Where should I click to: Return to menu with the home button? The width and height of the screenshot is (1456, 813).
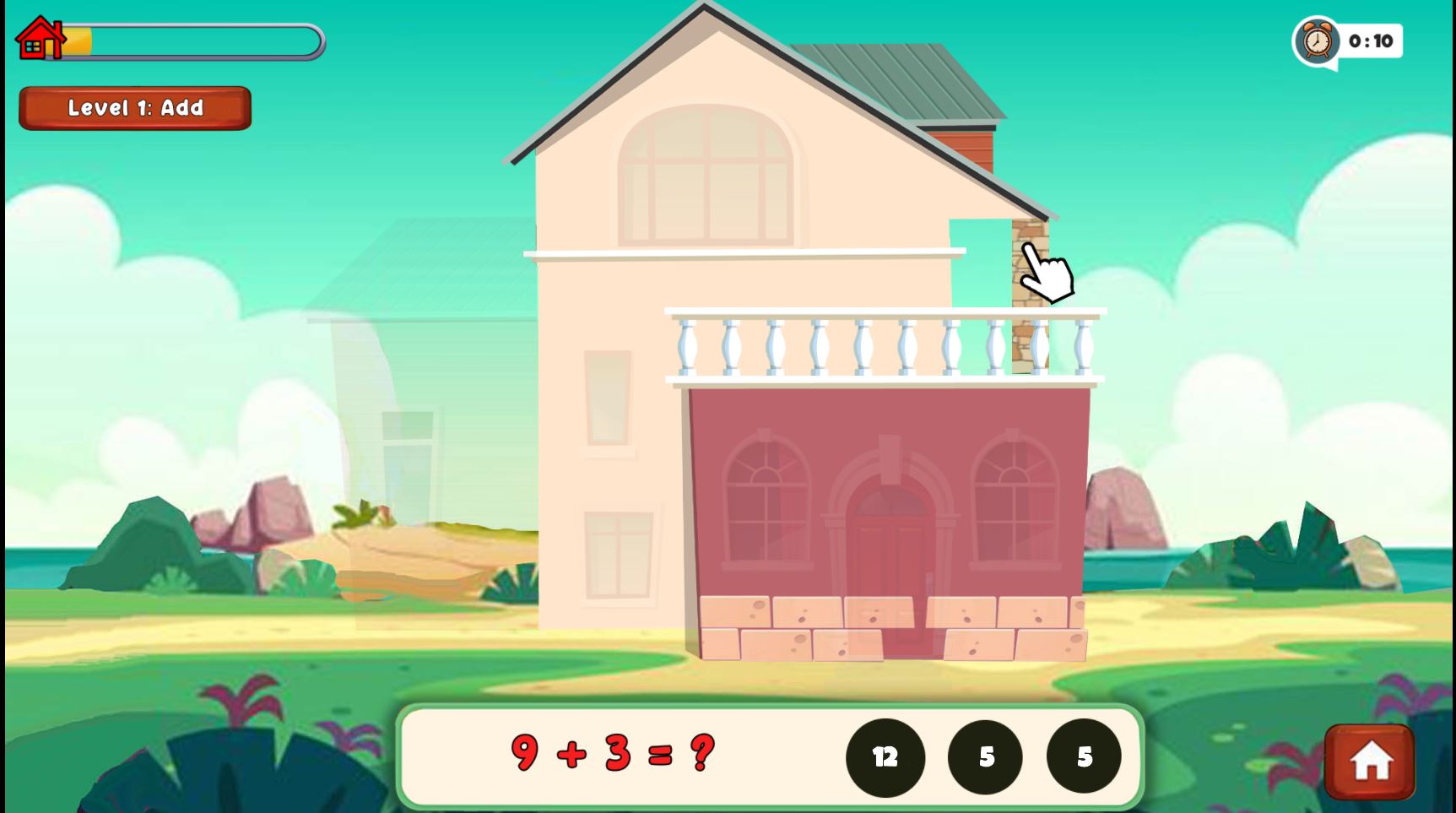(1369, 761)
